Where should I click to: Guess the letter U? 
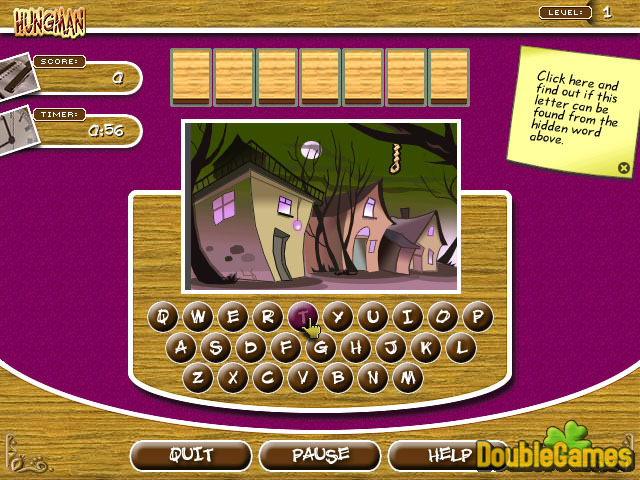coord(373,318)
